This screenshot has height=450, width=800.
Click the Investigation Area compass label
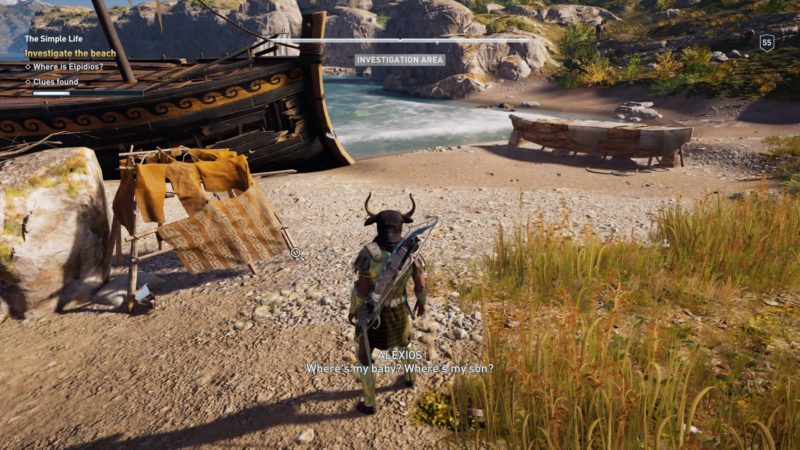point(400,60)
